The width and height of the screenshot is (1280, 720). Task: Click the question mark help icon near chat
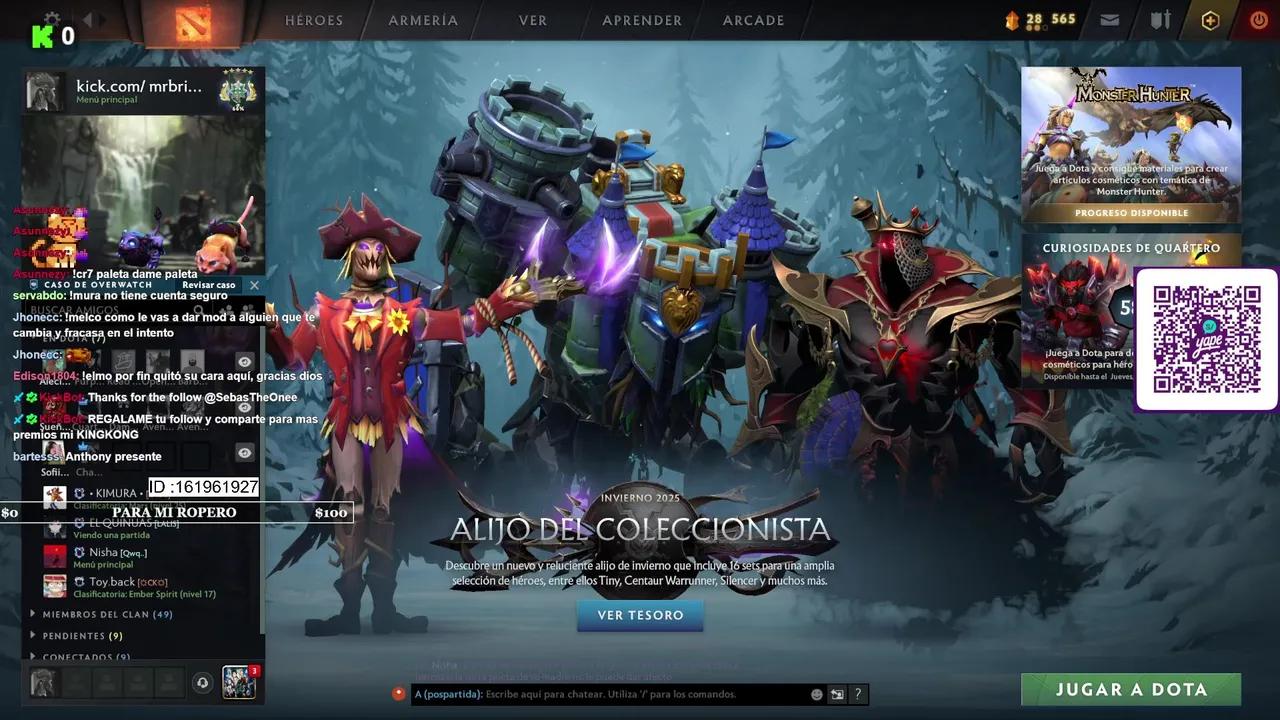pos(858,693)
